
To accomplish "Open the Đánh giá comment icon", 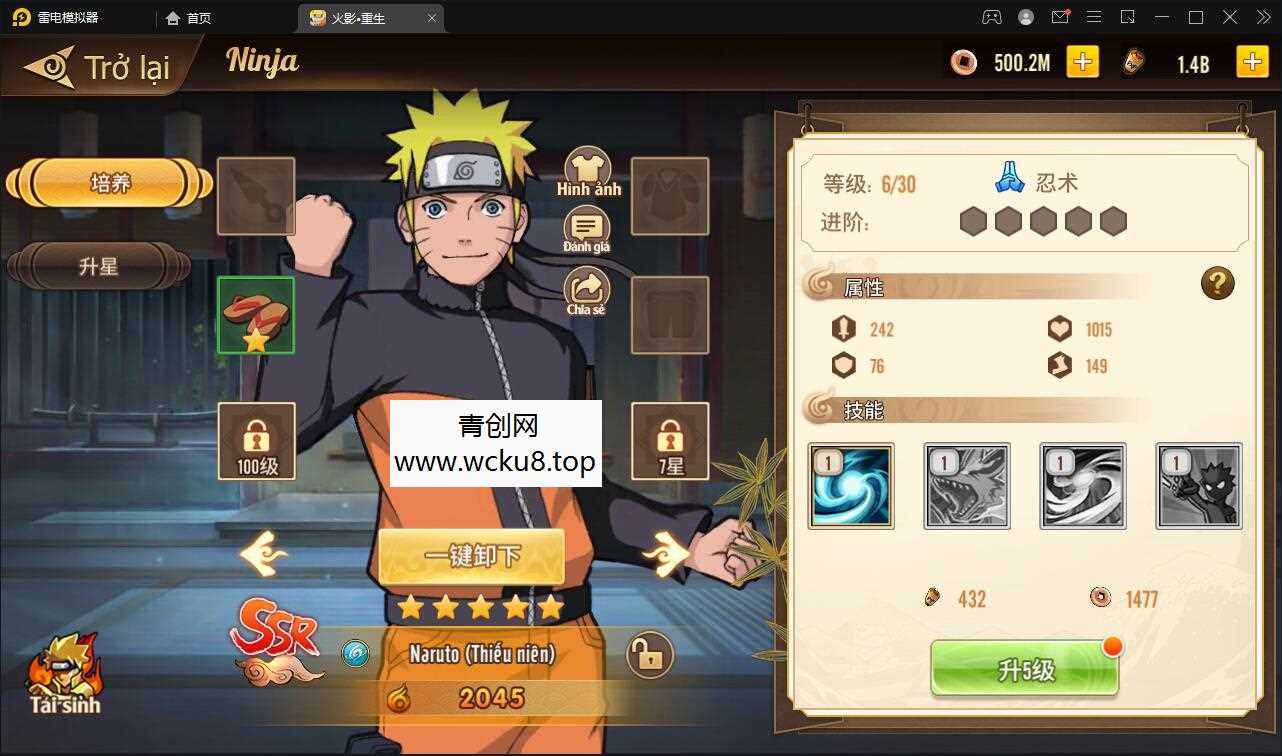I will pyautogui.click(x=585, y=227).
